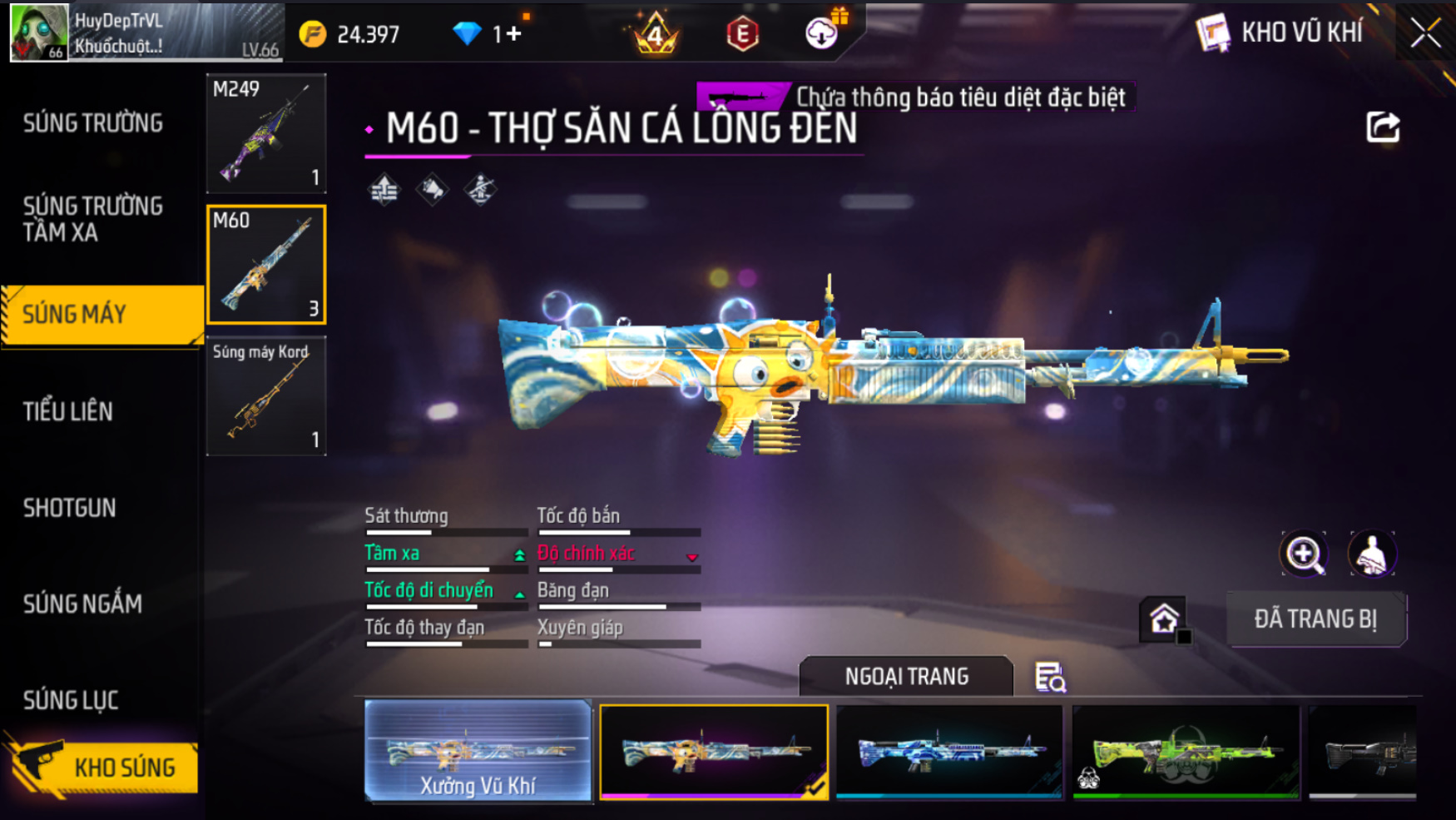The width and height of the screenshot is (1456, 820).
Task: Preview weapon on character icon
Action: click(1372, 554)
